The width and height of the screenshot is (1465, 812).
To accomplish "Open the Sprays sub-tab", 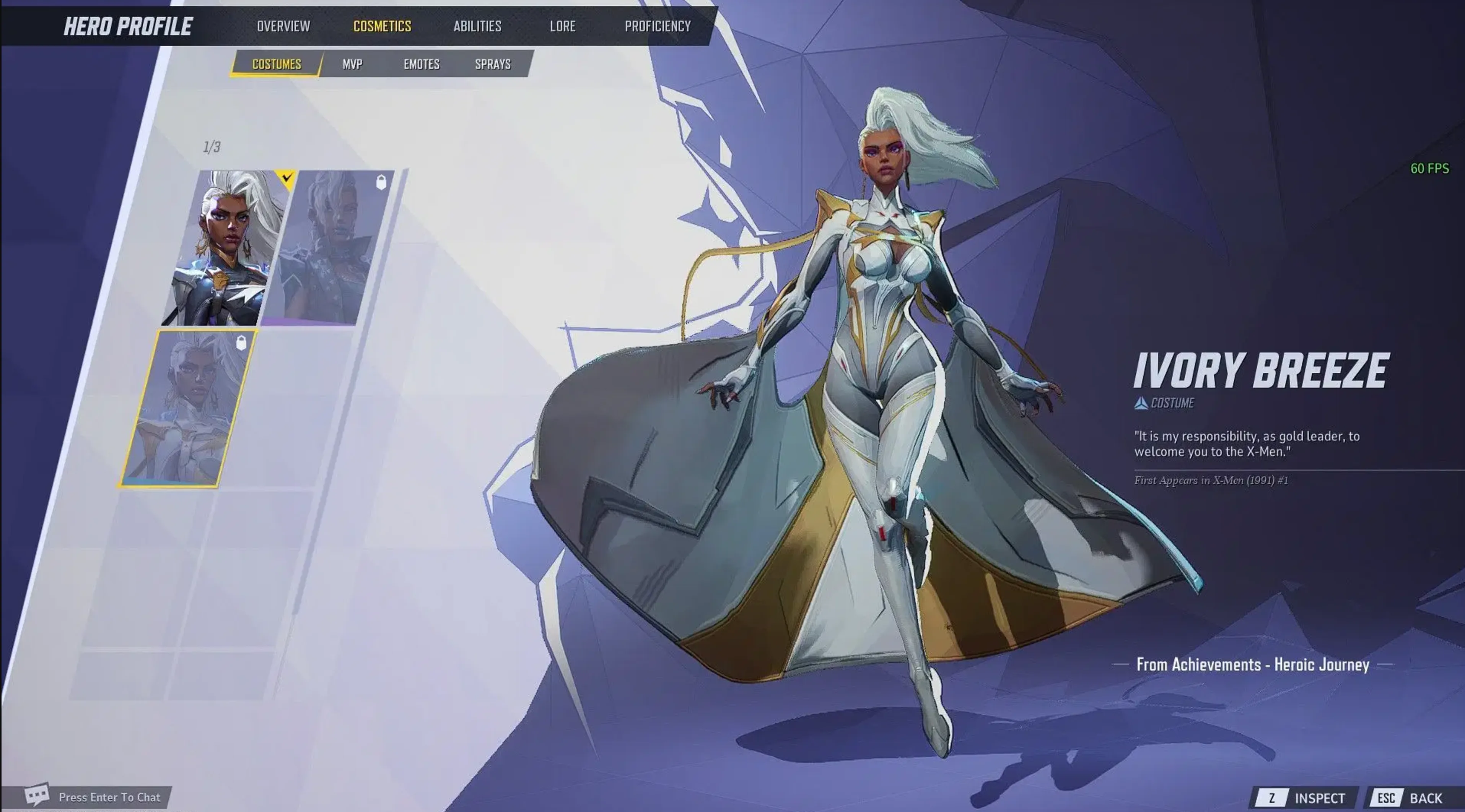I will pos(493,64).
